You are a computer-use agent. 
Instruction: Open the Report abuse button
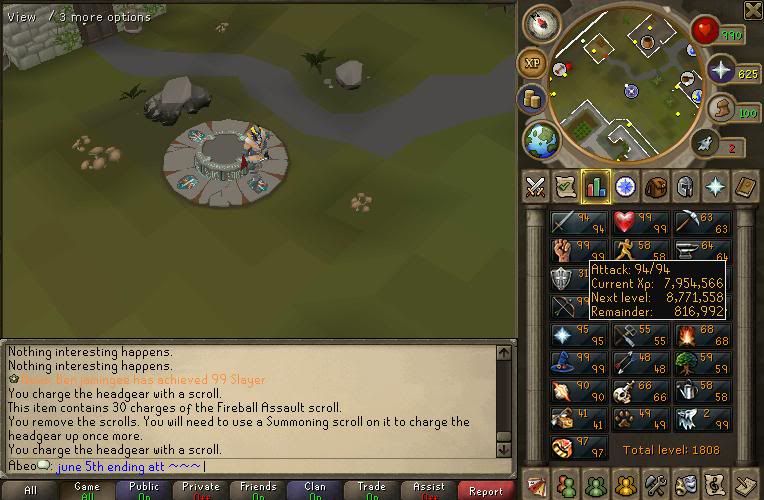pyautogui.click(x=486, y=491)
